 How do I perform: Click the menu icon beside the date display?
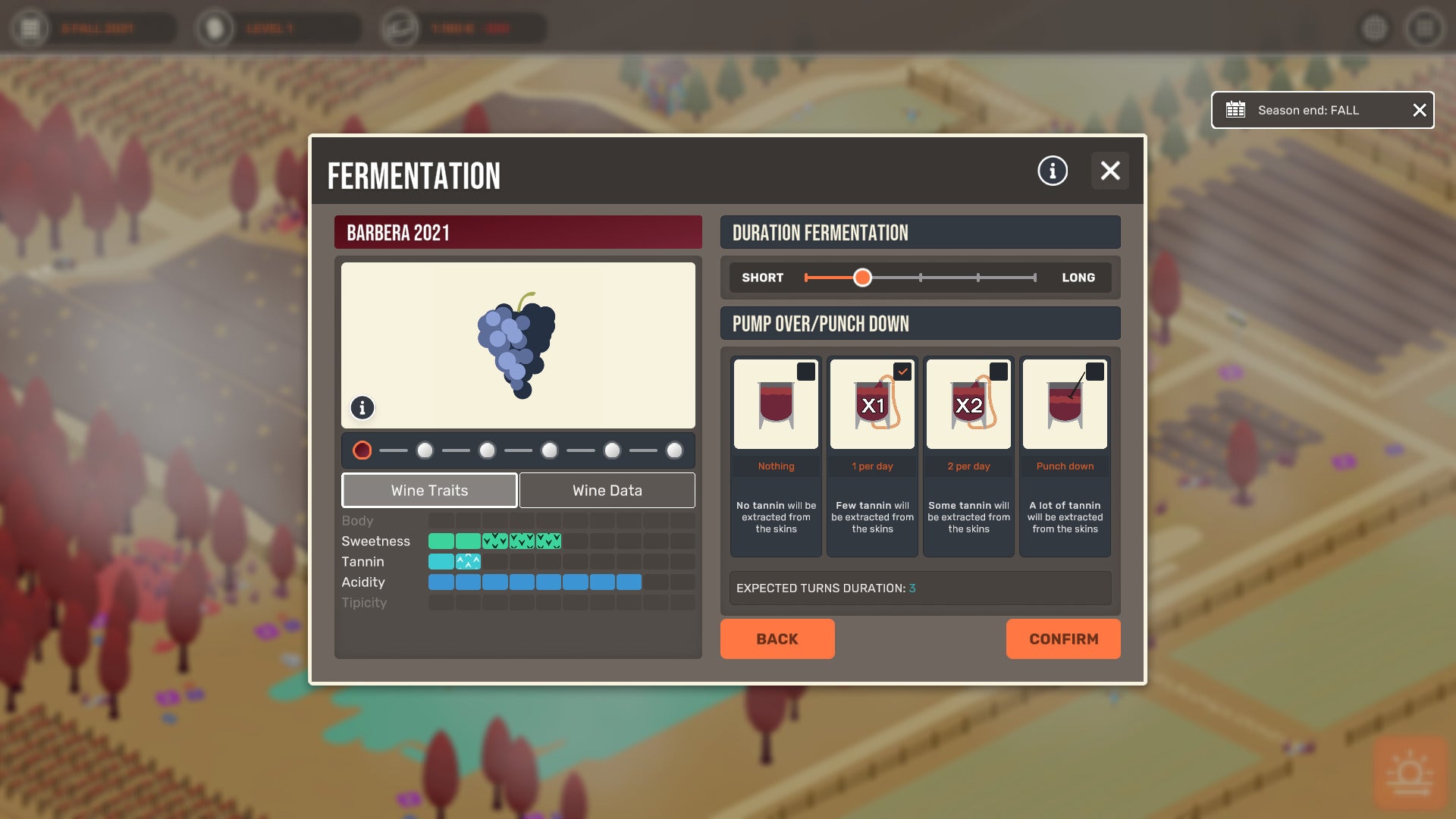[29, 28]
